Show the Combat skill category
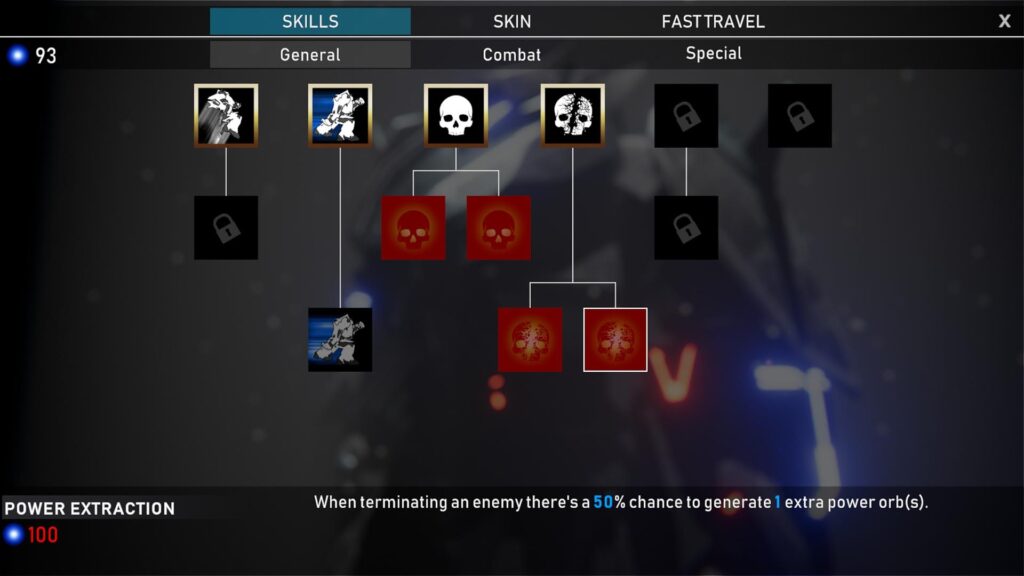Image resolution: width=1024 pixels, height=576 pixels. point(512,55)
